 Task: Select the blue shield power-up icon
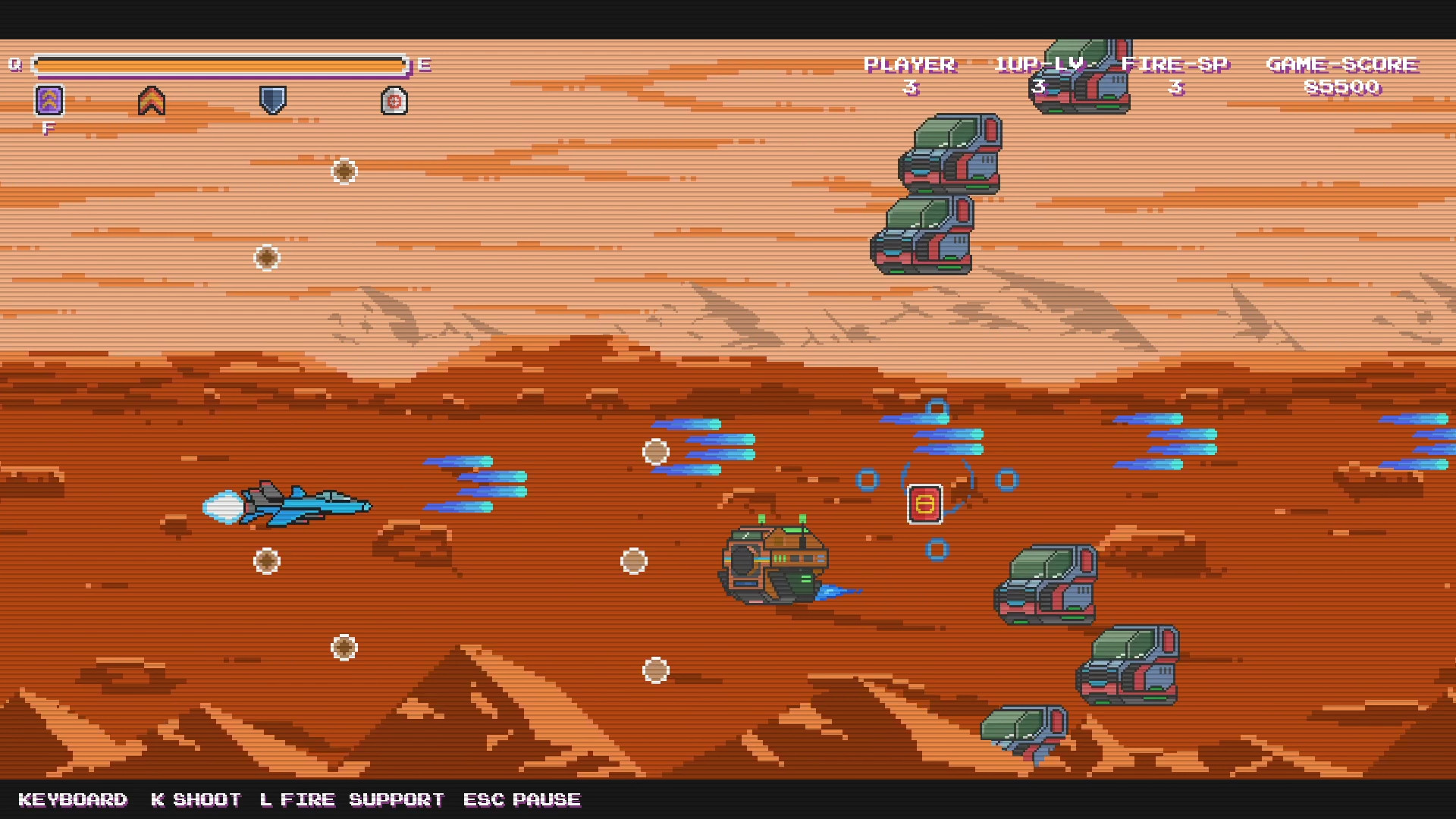point(271,99)
